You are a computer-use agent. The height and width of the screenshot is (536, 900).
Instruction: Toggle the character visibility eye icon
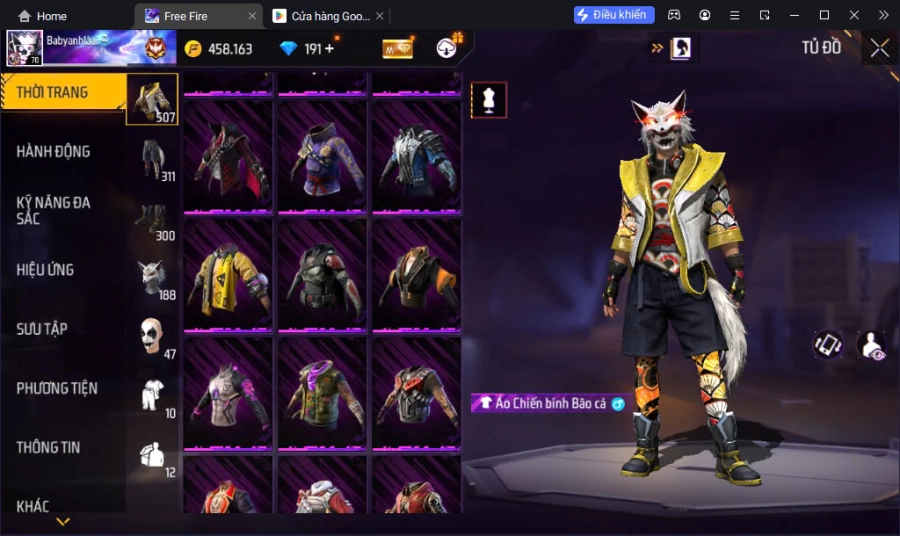[871, 345]
